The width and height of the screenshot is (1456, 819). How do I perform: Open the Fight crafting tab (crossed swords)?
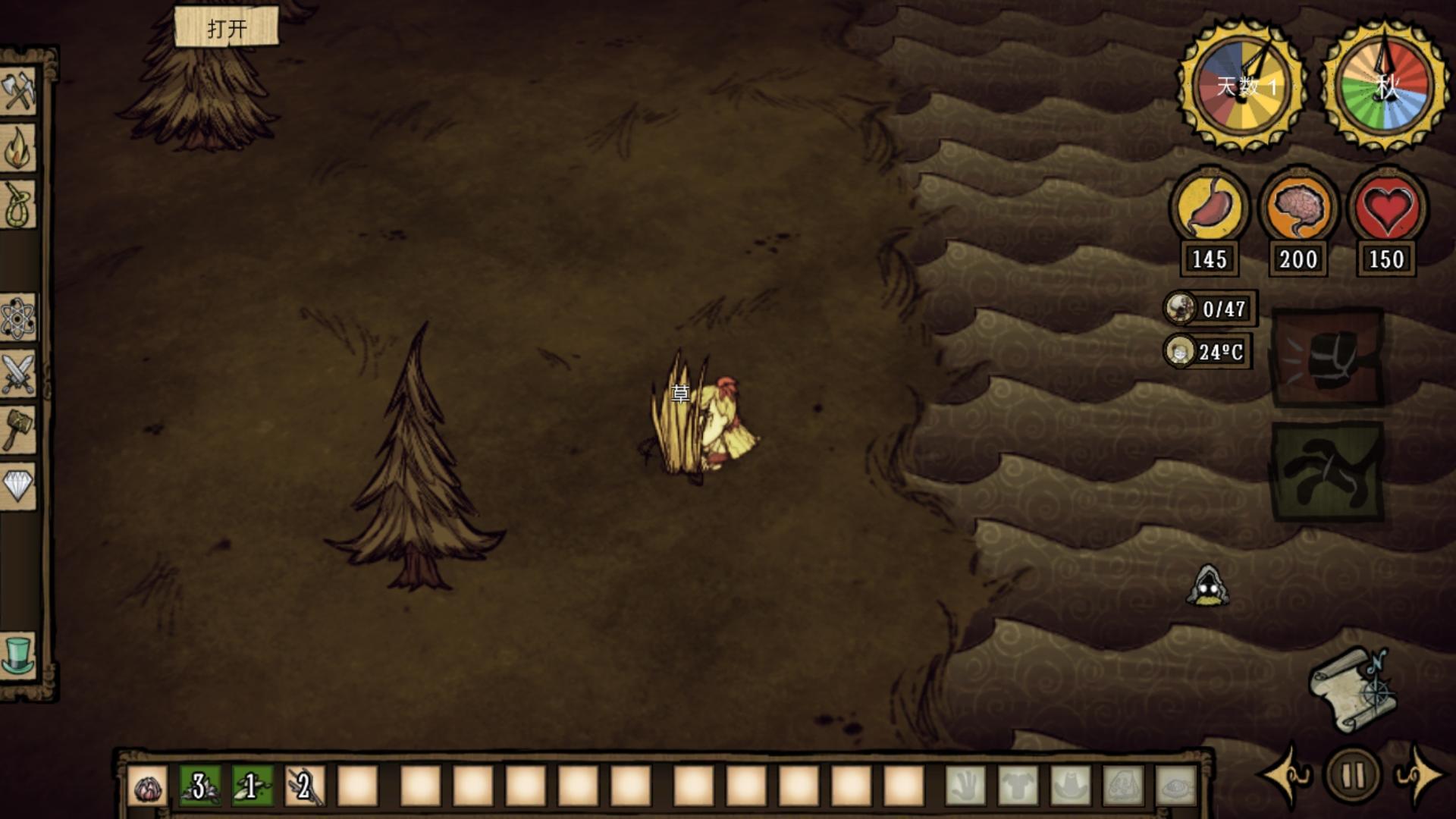tap(18, 373)
